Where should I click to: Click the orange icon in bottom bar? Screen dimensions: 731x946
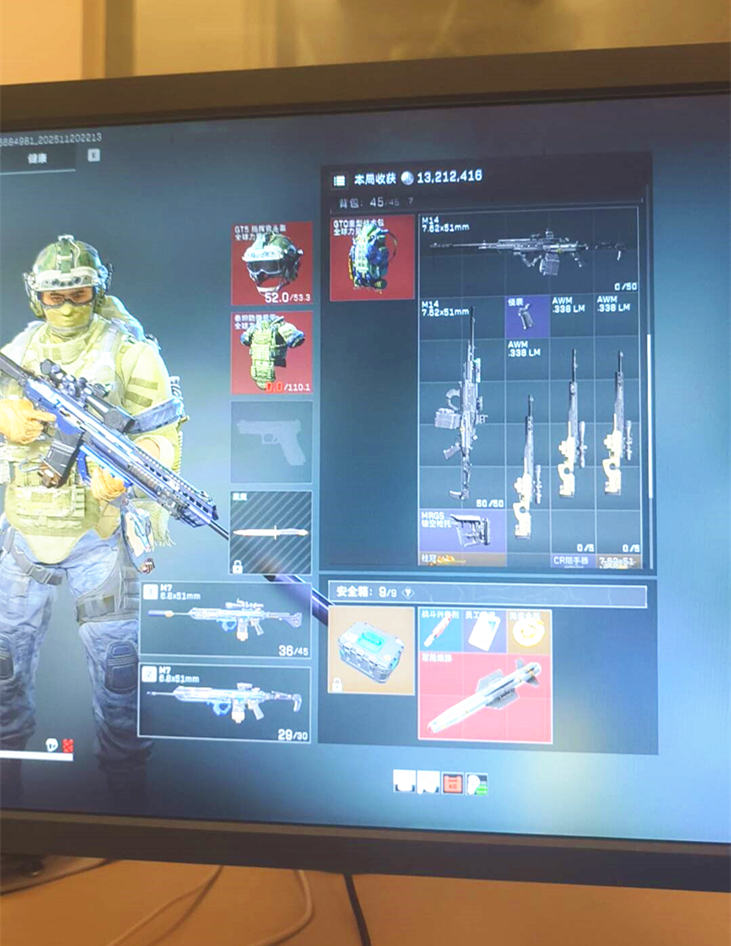[452, 782]
